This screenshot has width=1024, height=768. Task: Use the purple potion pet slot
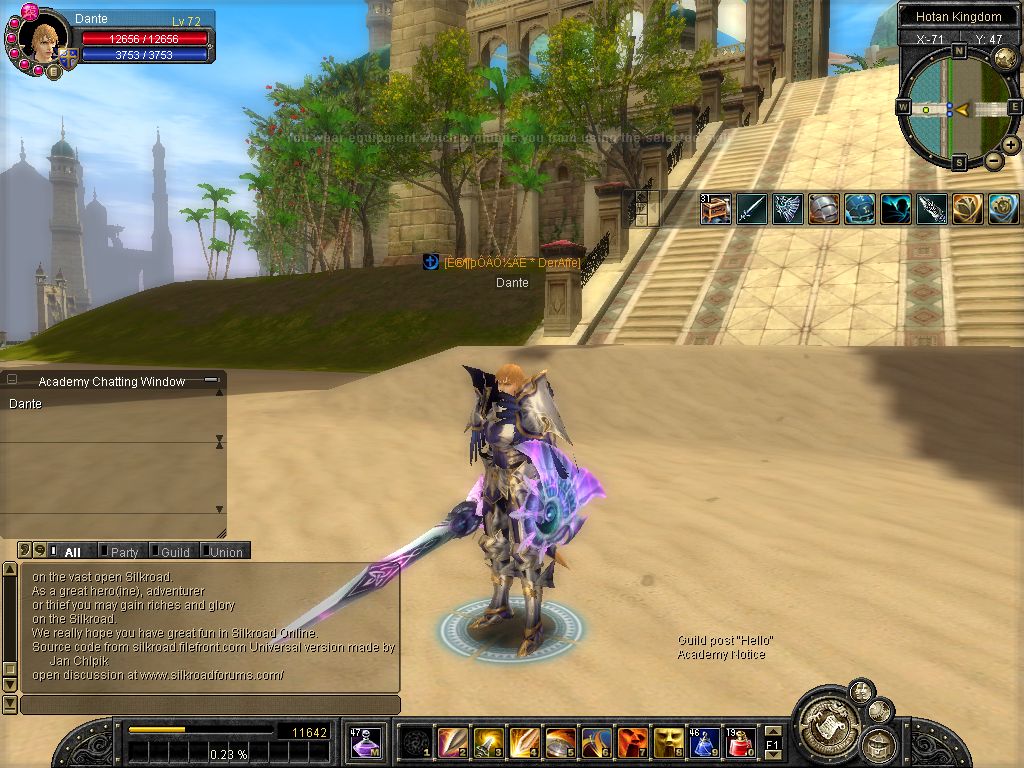(365, 743)
